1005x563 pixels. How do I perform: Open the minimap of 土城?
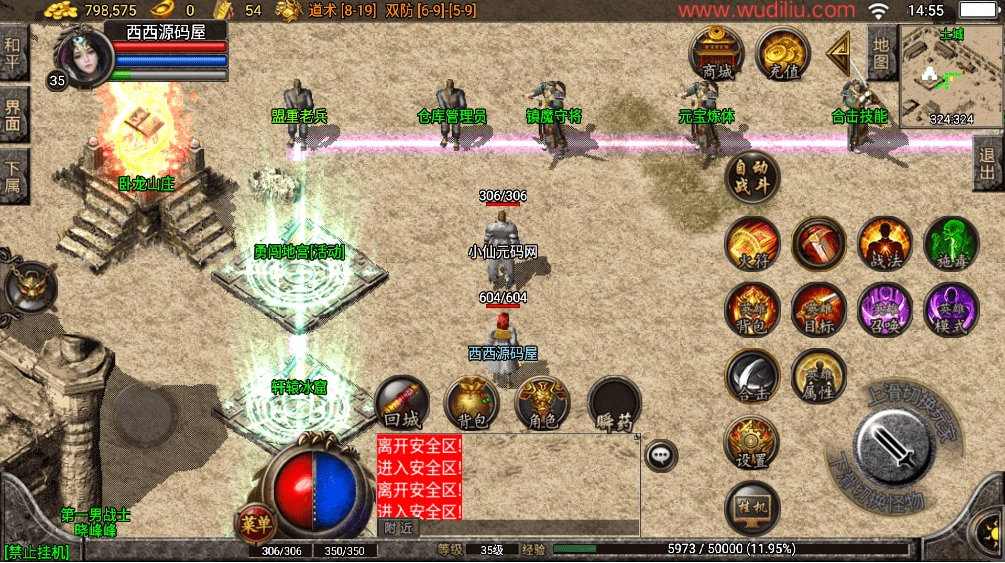950,77
